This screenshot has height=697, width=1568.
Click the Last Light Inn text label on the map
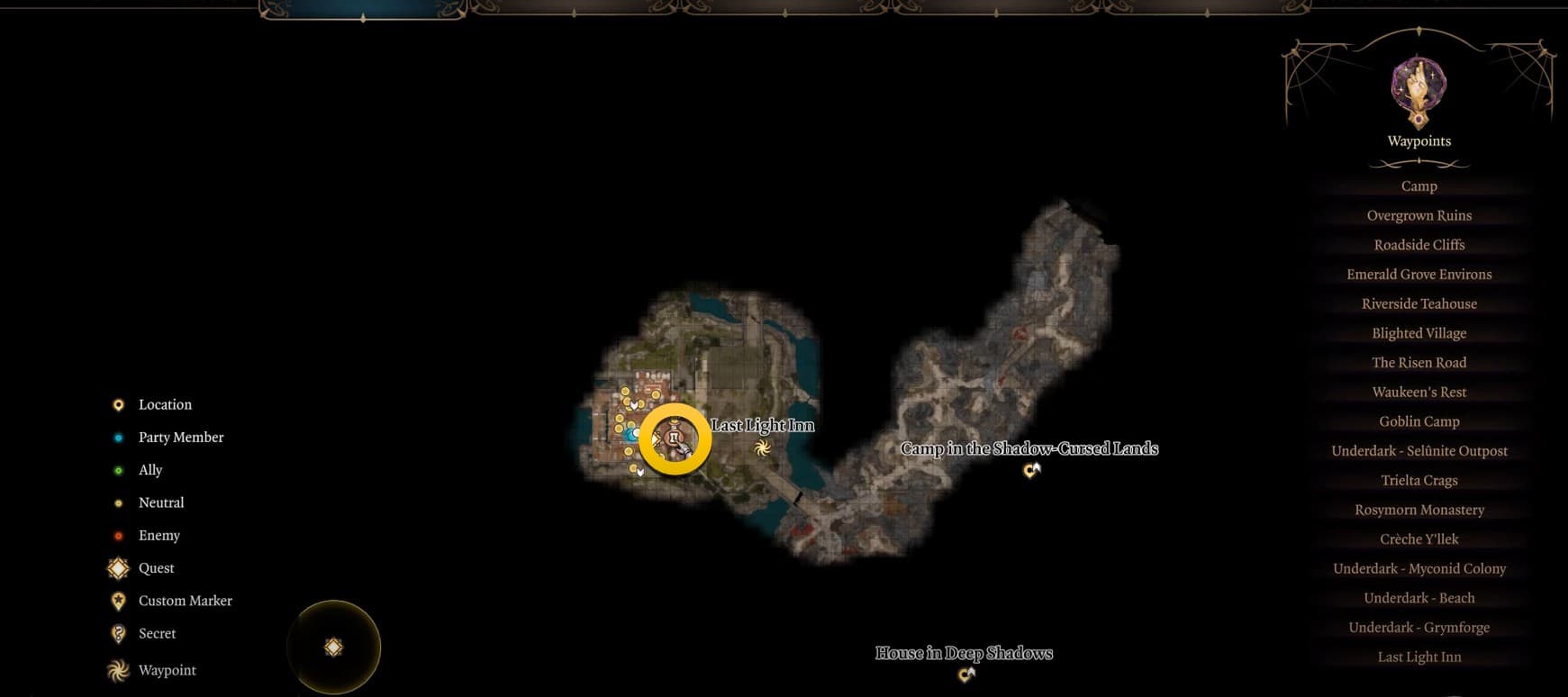(762, 424)
